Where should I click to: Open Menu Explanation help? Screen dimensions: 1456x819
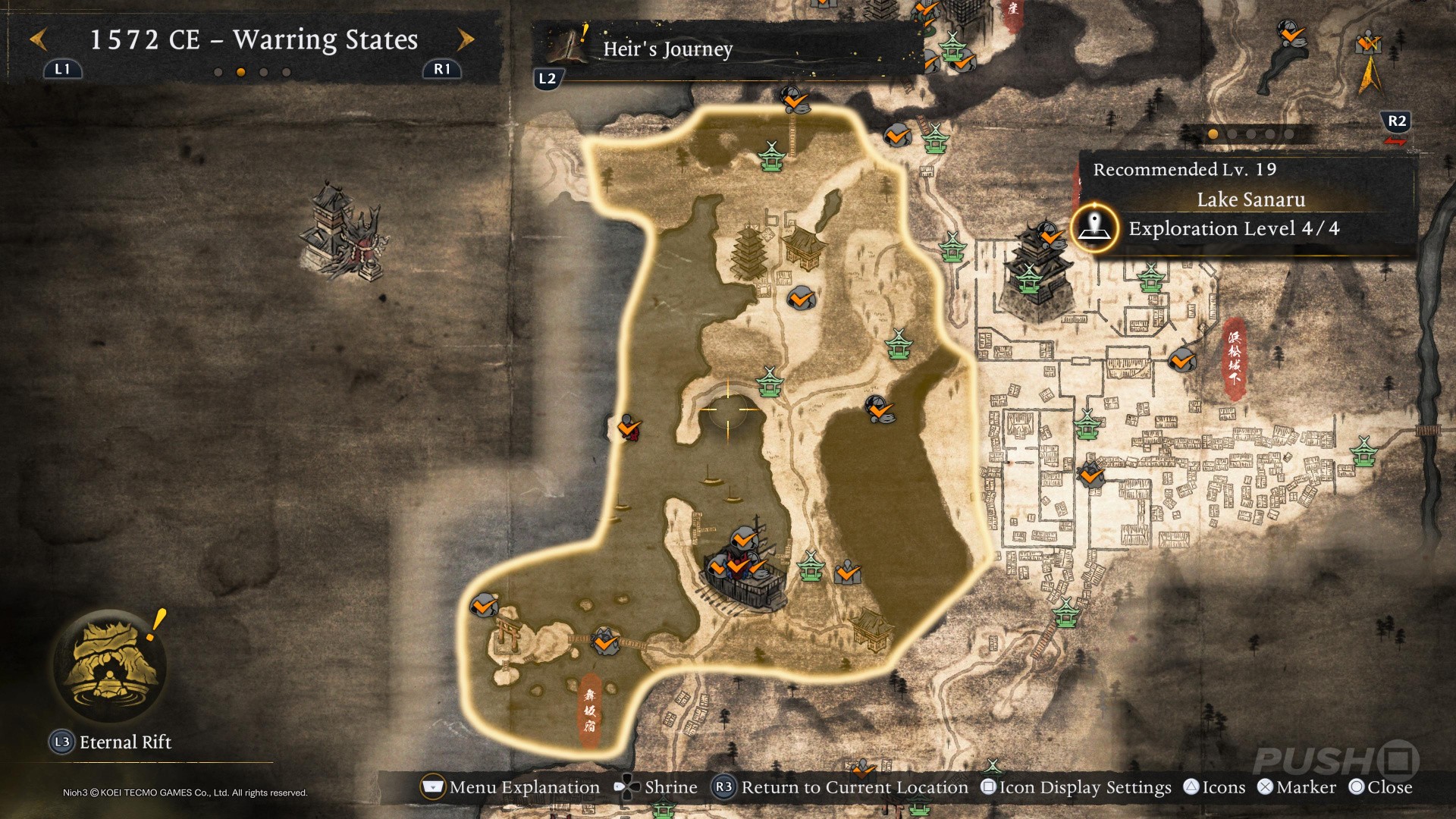coord(510,787)
